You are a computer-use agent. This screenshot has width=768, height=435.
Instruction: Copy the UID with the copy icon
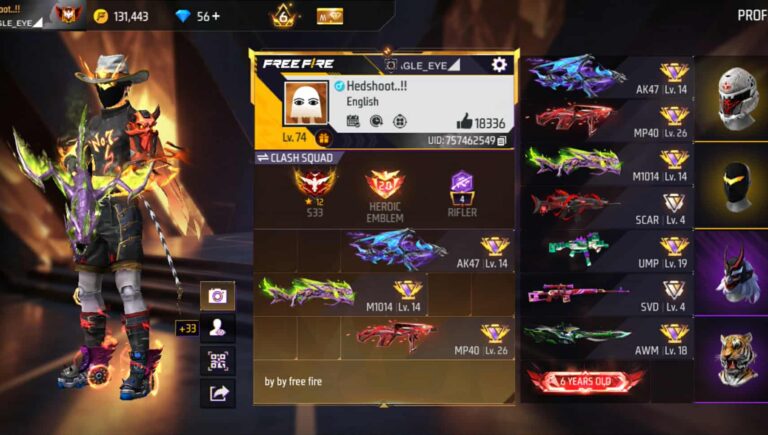pyautogui.click(x=502, y=141)
